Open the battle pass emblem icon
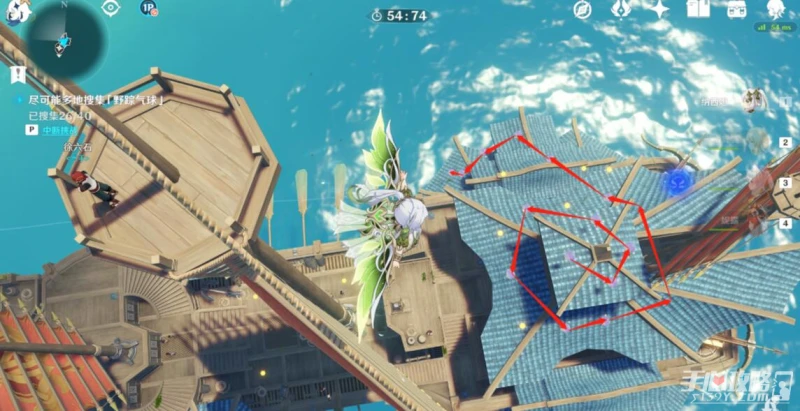 point(620,10)
